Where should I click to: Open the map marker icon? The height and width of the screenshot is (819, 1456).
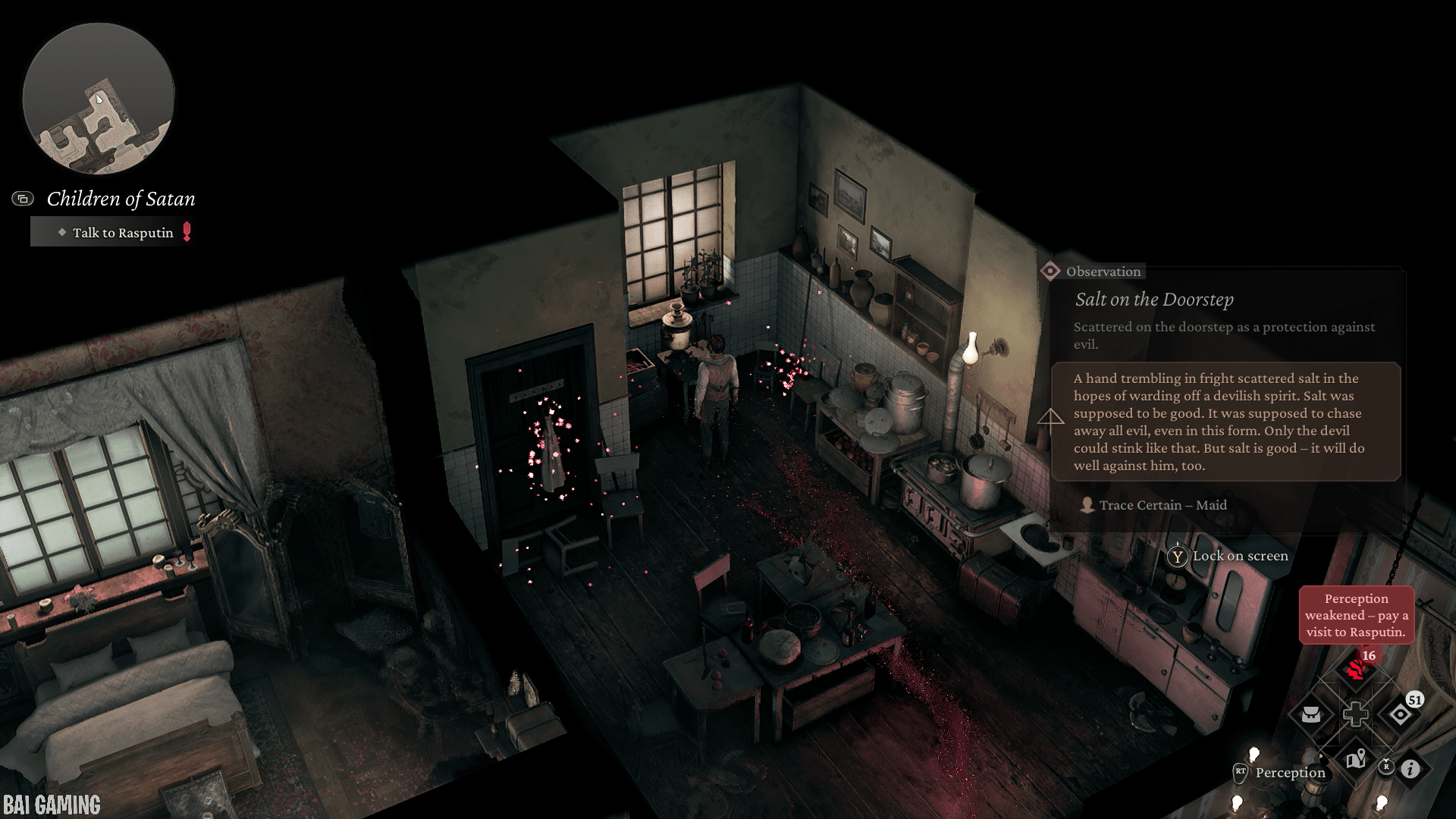[x=1356, y=758]
